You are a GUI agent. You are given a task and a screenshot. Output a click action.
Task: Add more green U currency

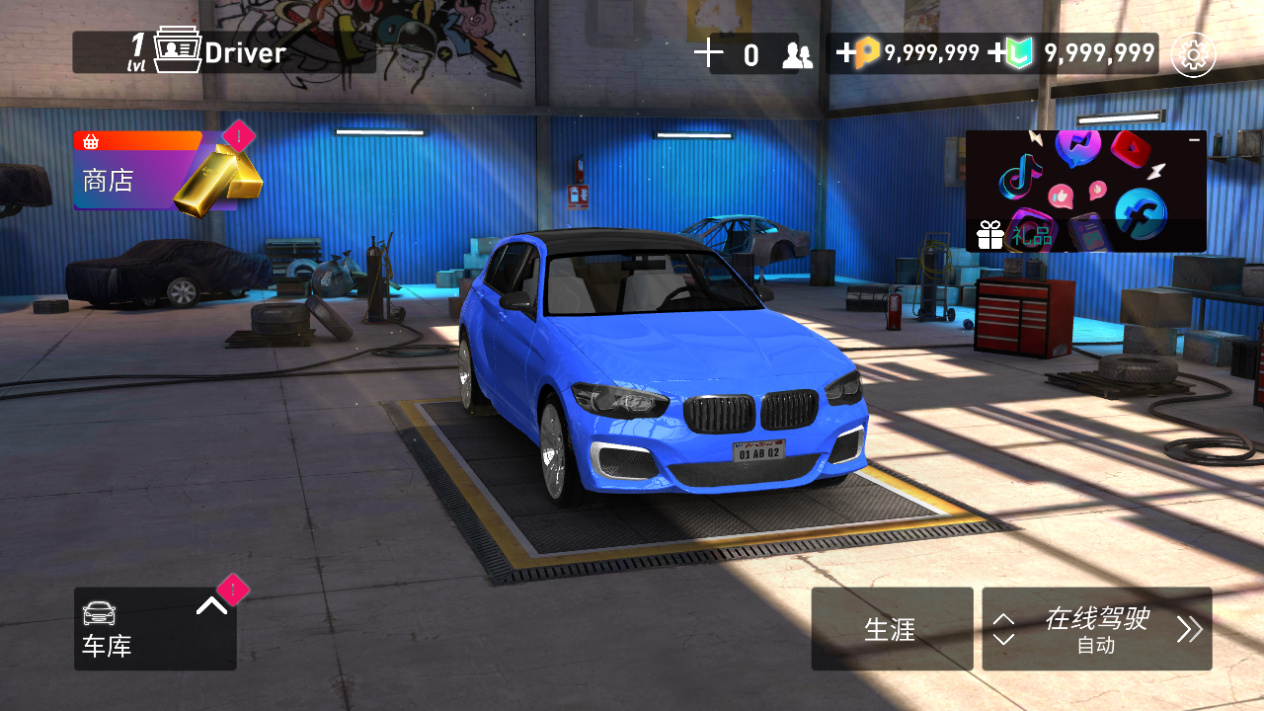pos(998,54)
